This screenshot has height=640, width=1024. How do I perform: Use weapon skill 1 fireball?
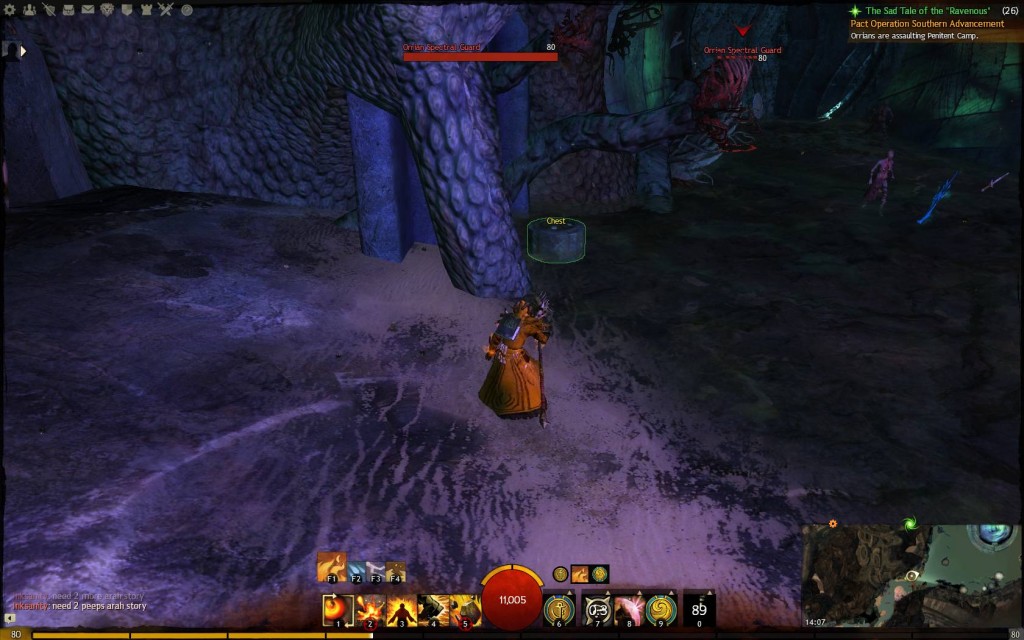tap(338, 608)
